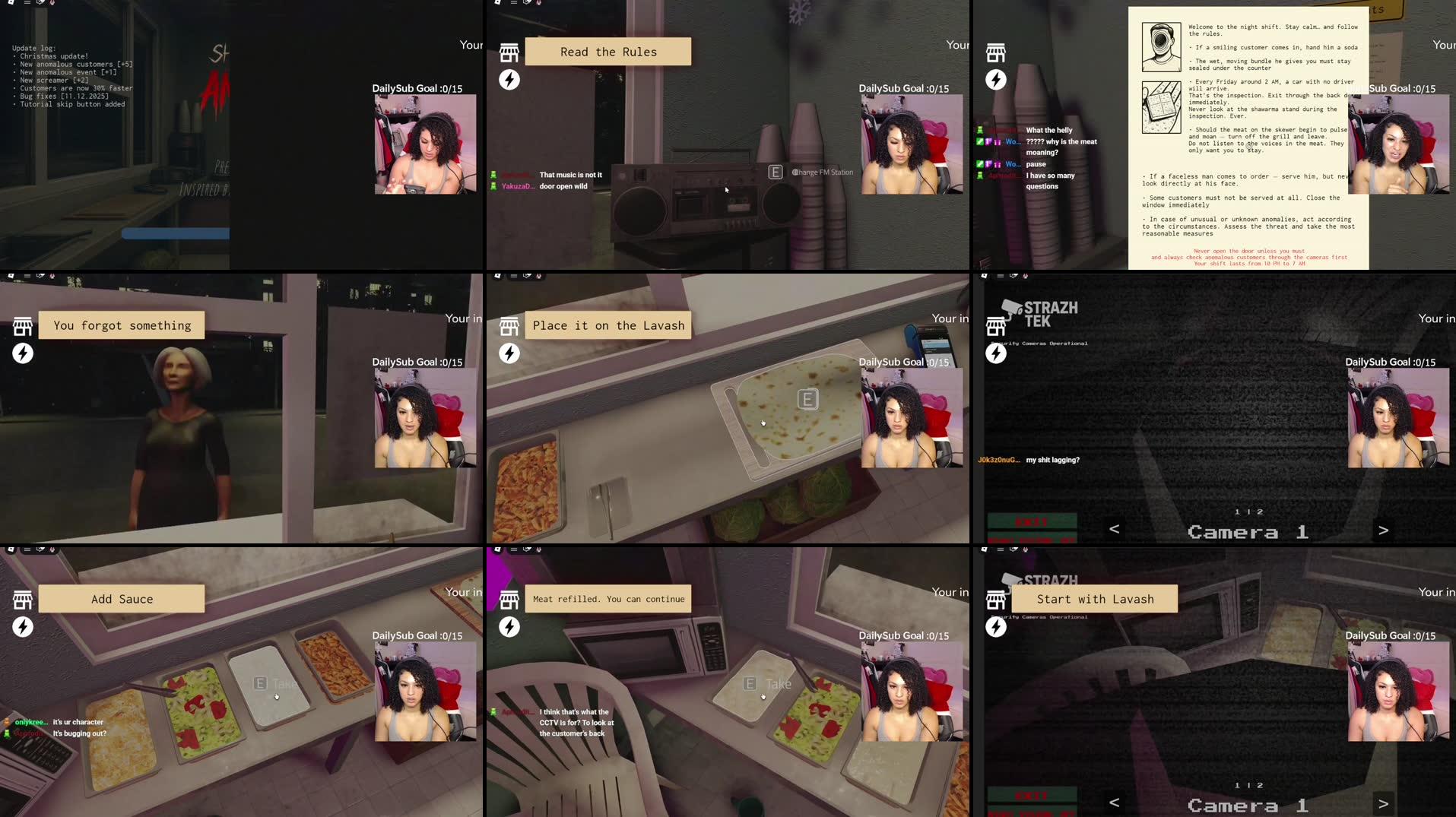Click the 'E Take' prompt on the sauce tray
1456x817 pixels.
pos(274,683)
